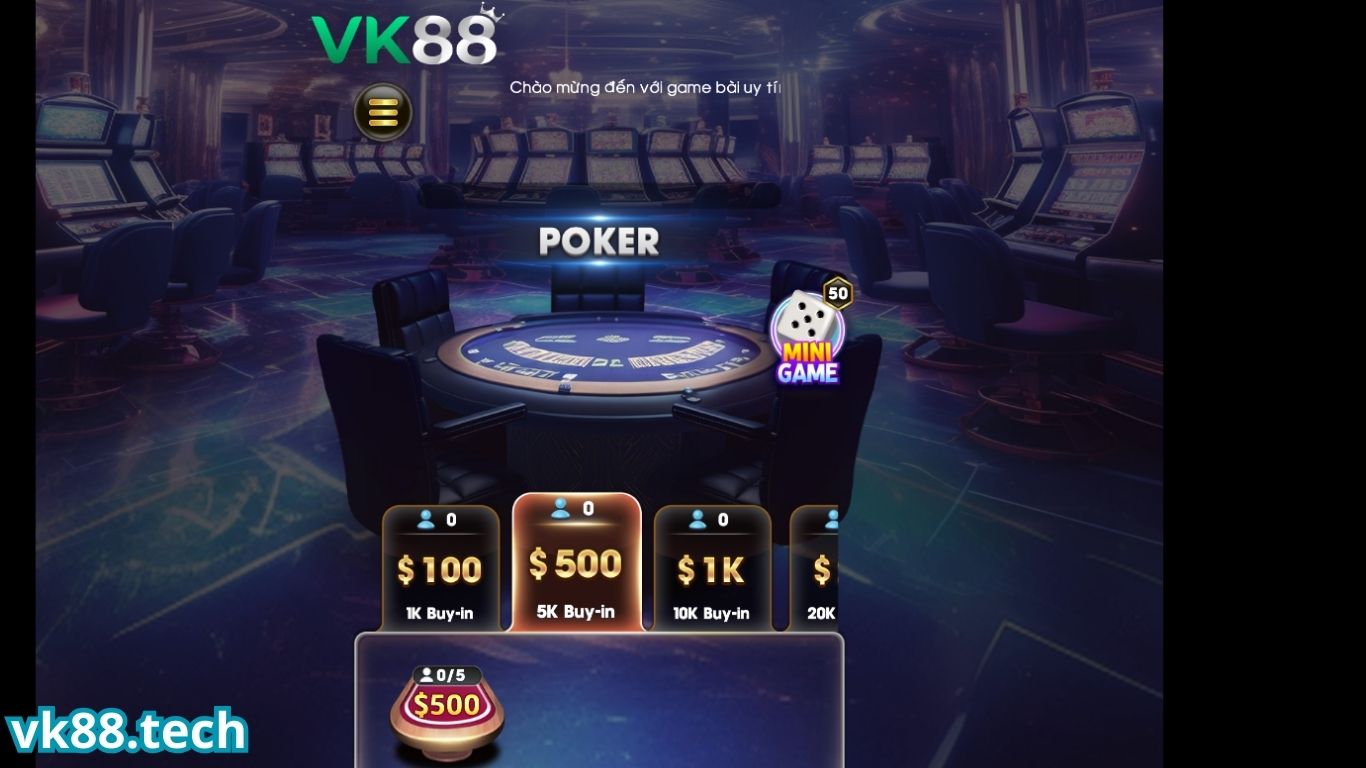Click the POKER title banner

[x=598, y=240]
